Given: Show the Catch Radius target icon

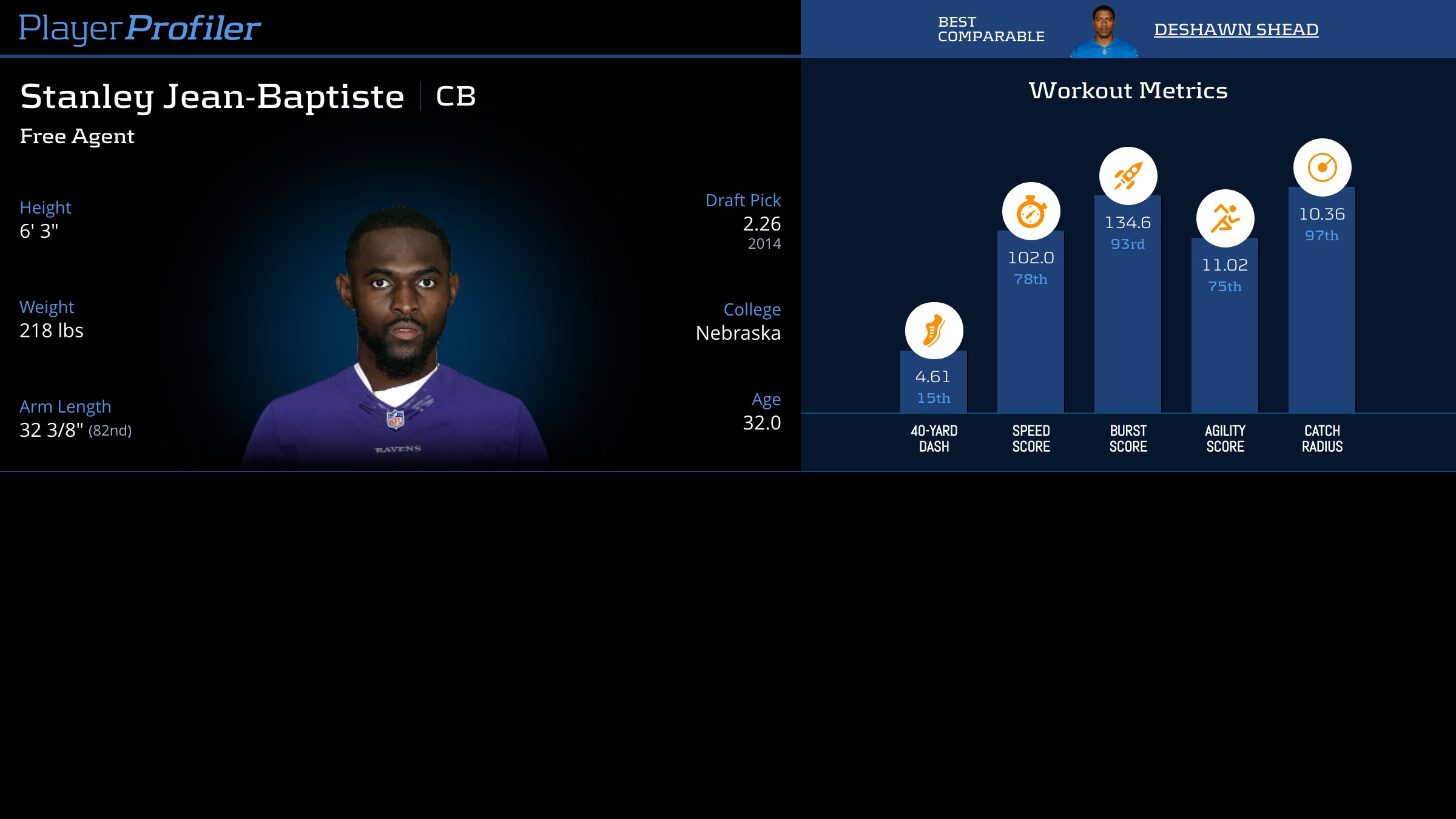Looking at the screenshot, I should [x=1322, y=168].
